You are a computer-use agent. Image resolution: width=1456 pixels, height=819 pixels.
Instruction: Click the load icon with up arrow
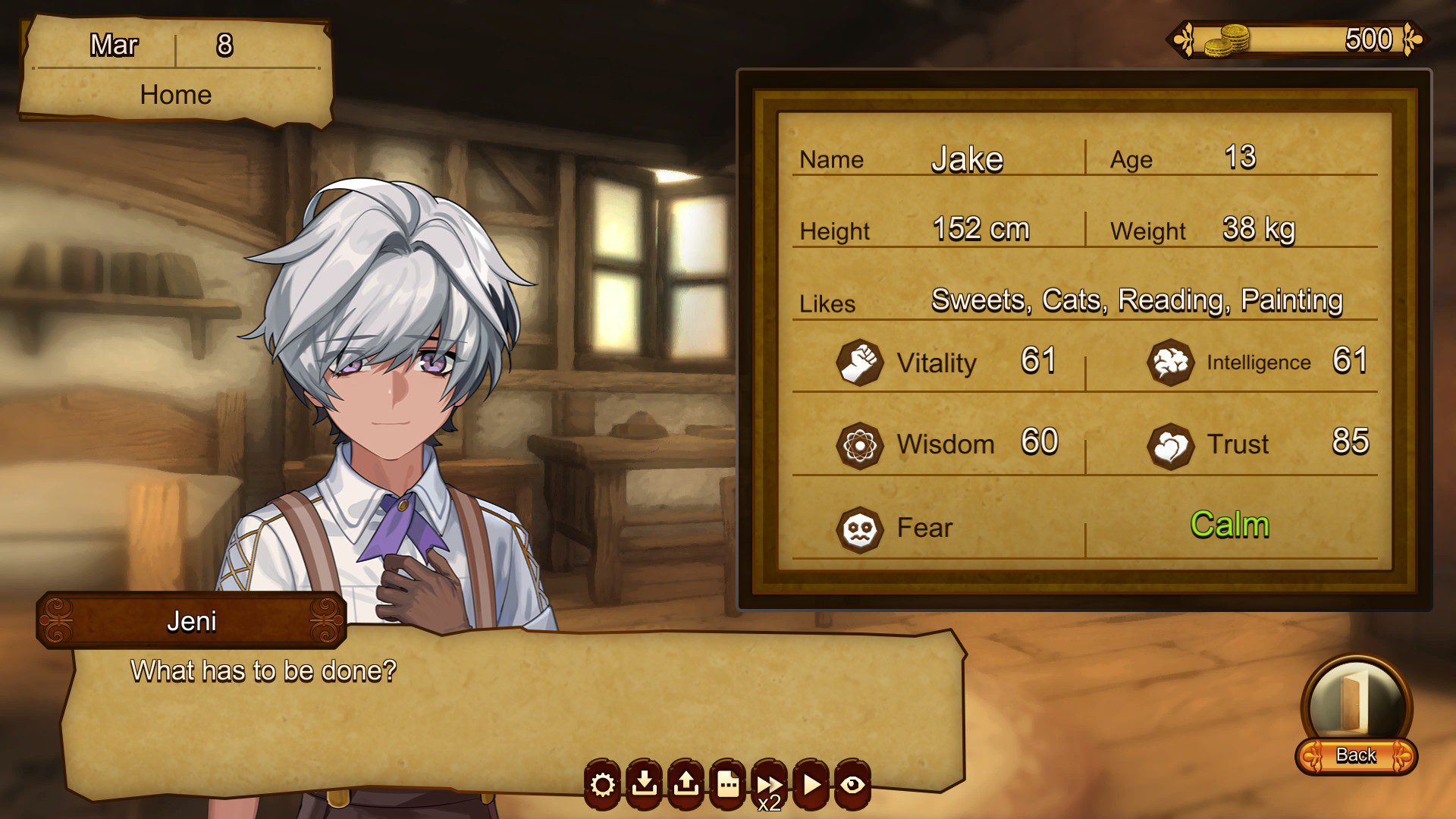[x=686, y=784]
